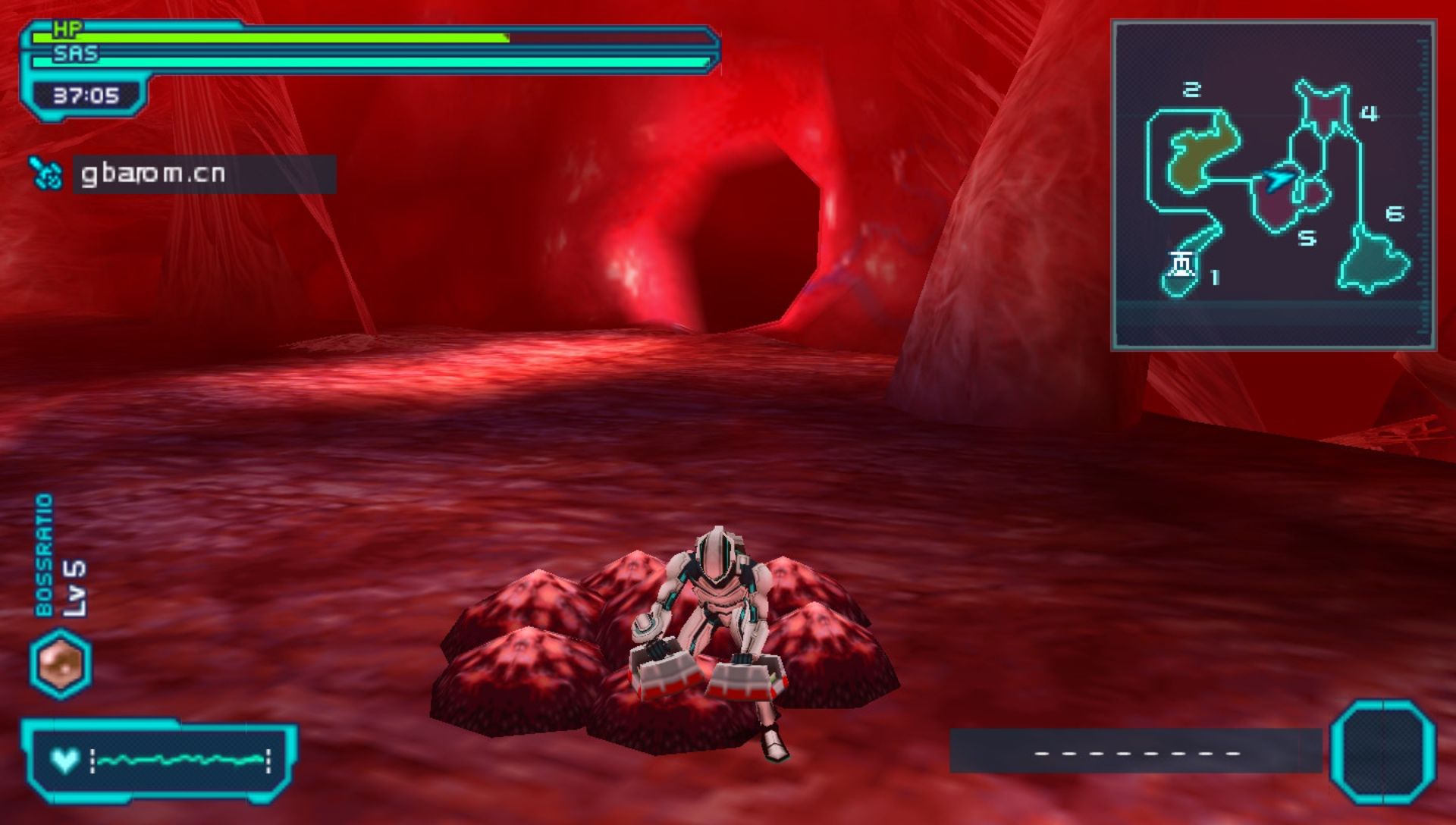Click the empty octagonal item slot
The image size is (1456, 825).
[x=1382, y=751]
